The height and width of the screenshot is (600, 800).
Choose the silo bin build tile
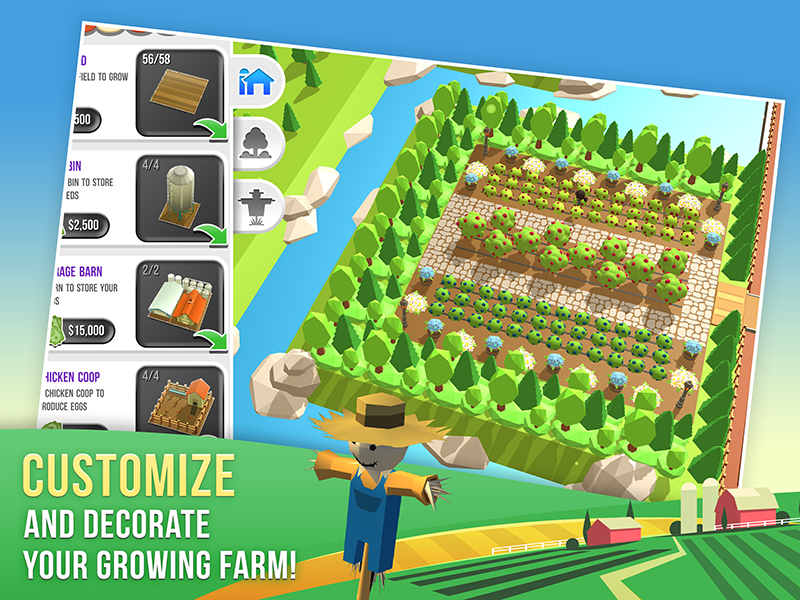tap(180, 200)
